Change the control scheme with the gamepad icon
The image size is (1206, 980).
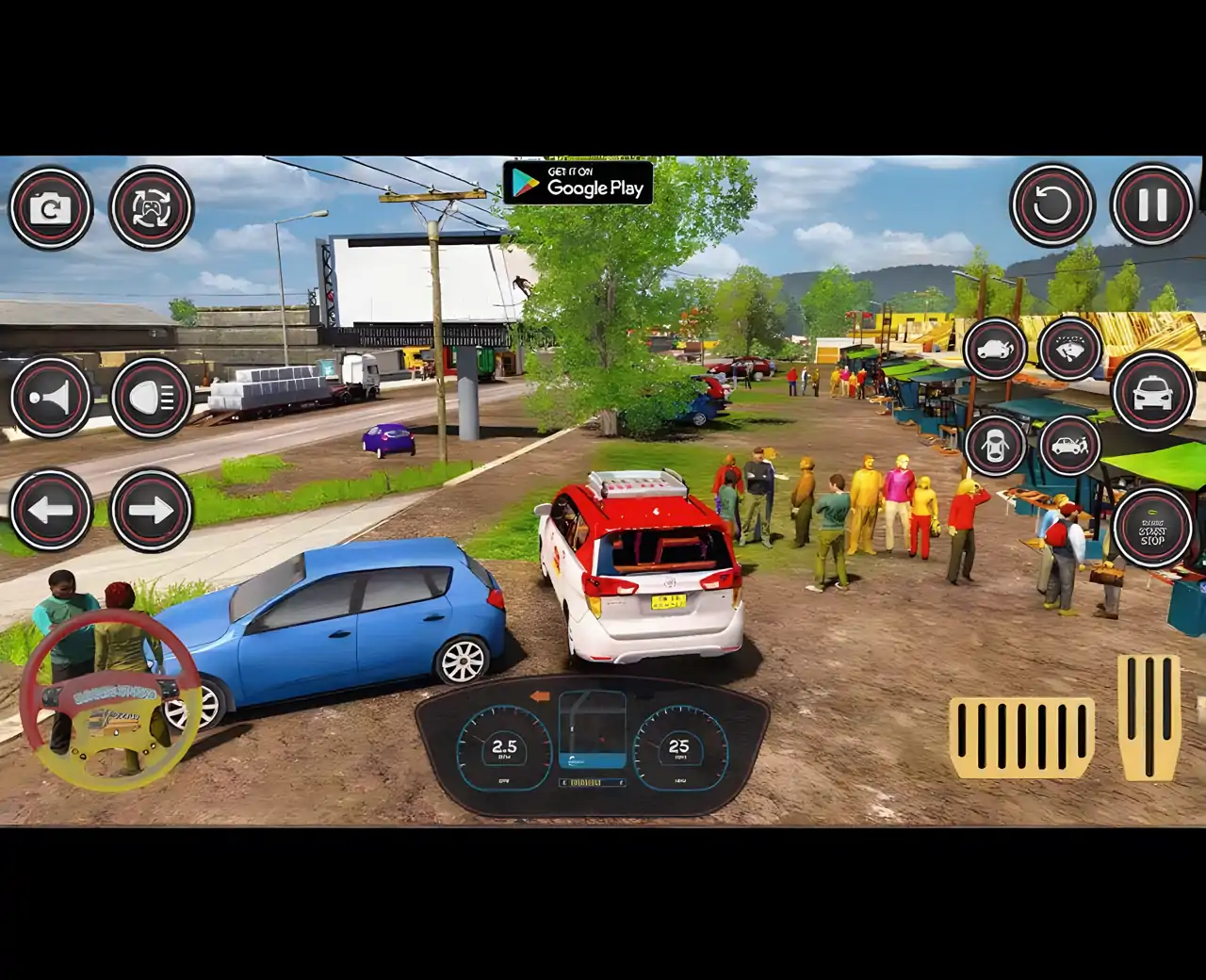(x=151, y=208)
